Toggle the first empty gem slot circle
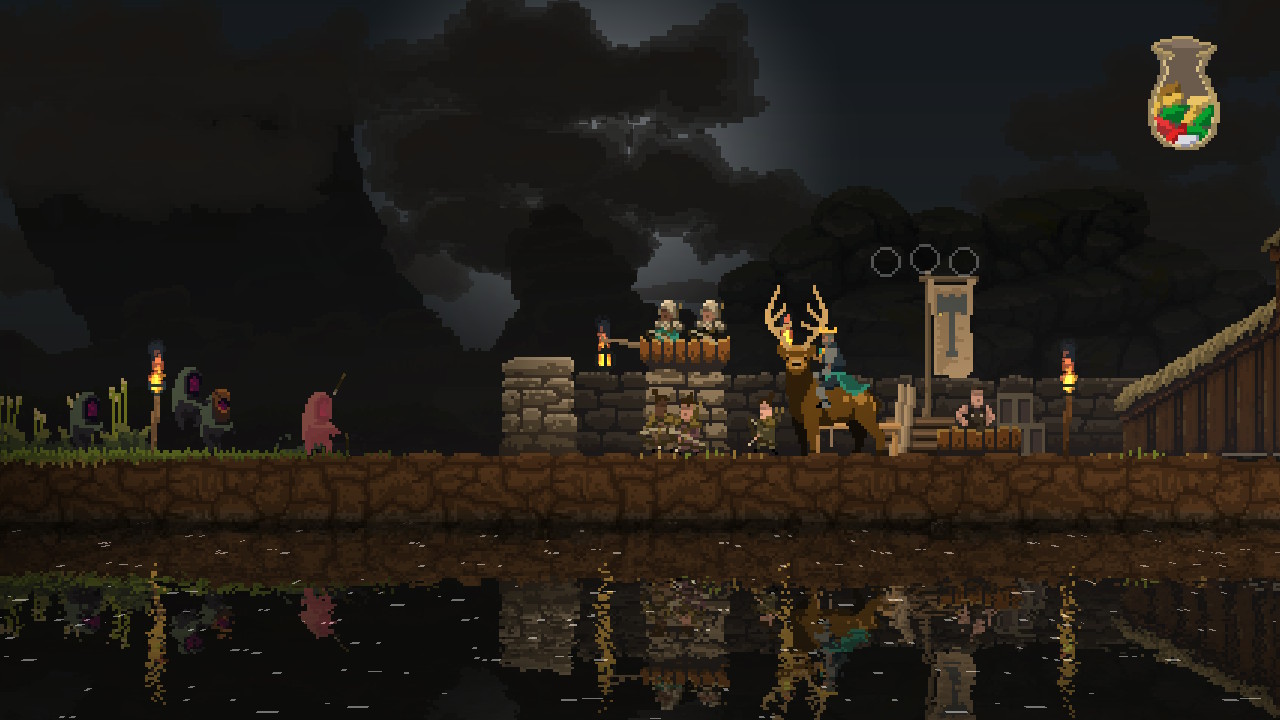The image size is (1280, 720). 886,262
